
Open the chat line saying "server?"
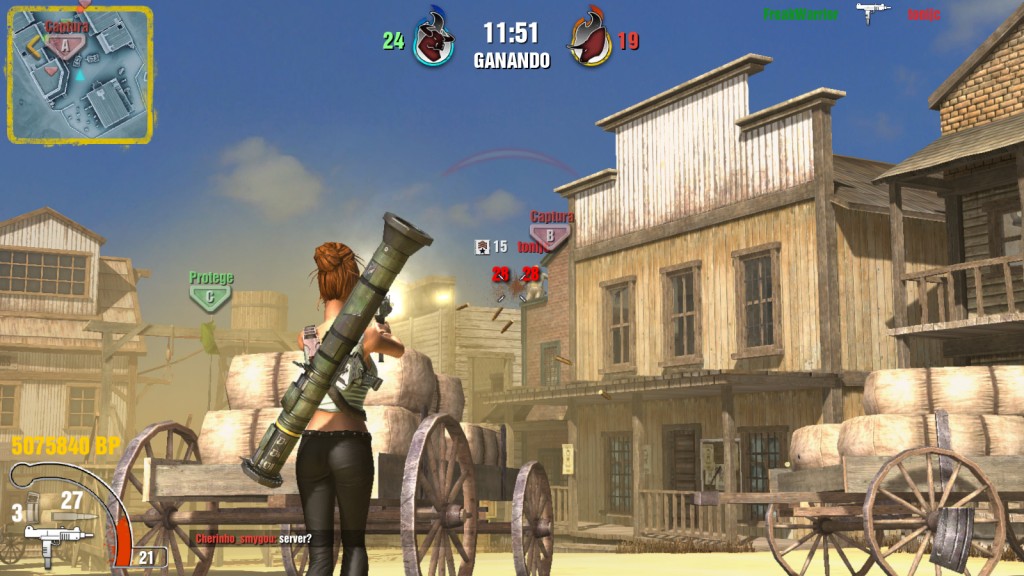[252, 539]
